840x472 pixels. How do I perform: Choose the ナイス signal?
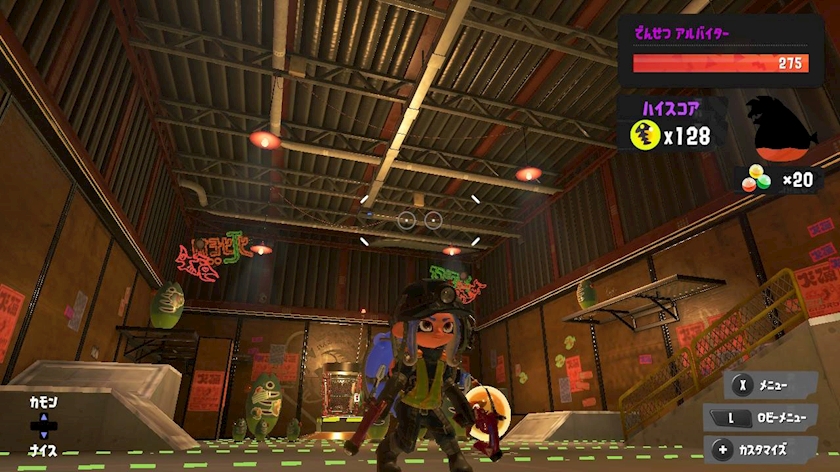(x=43, y=451)
